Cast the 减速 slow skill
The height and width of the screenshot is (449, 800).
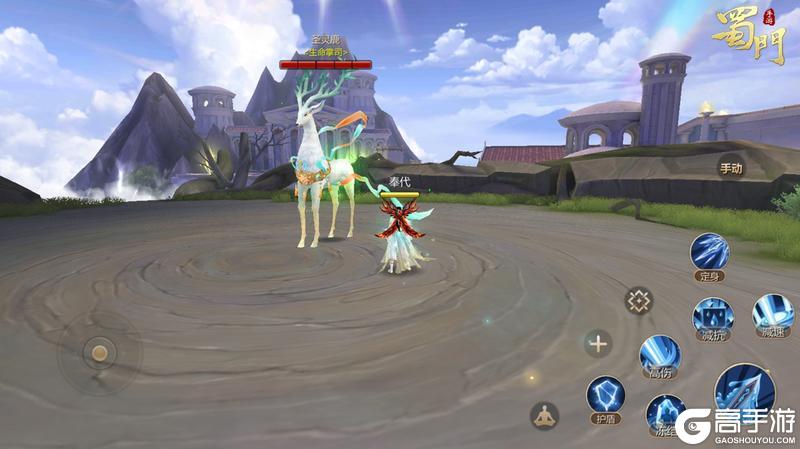tap(772, 314)
